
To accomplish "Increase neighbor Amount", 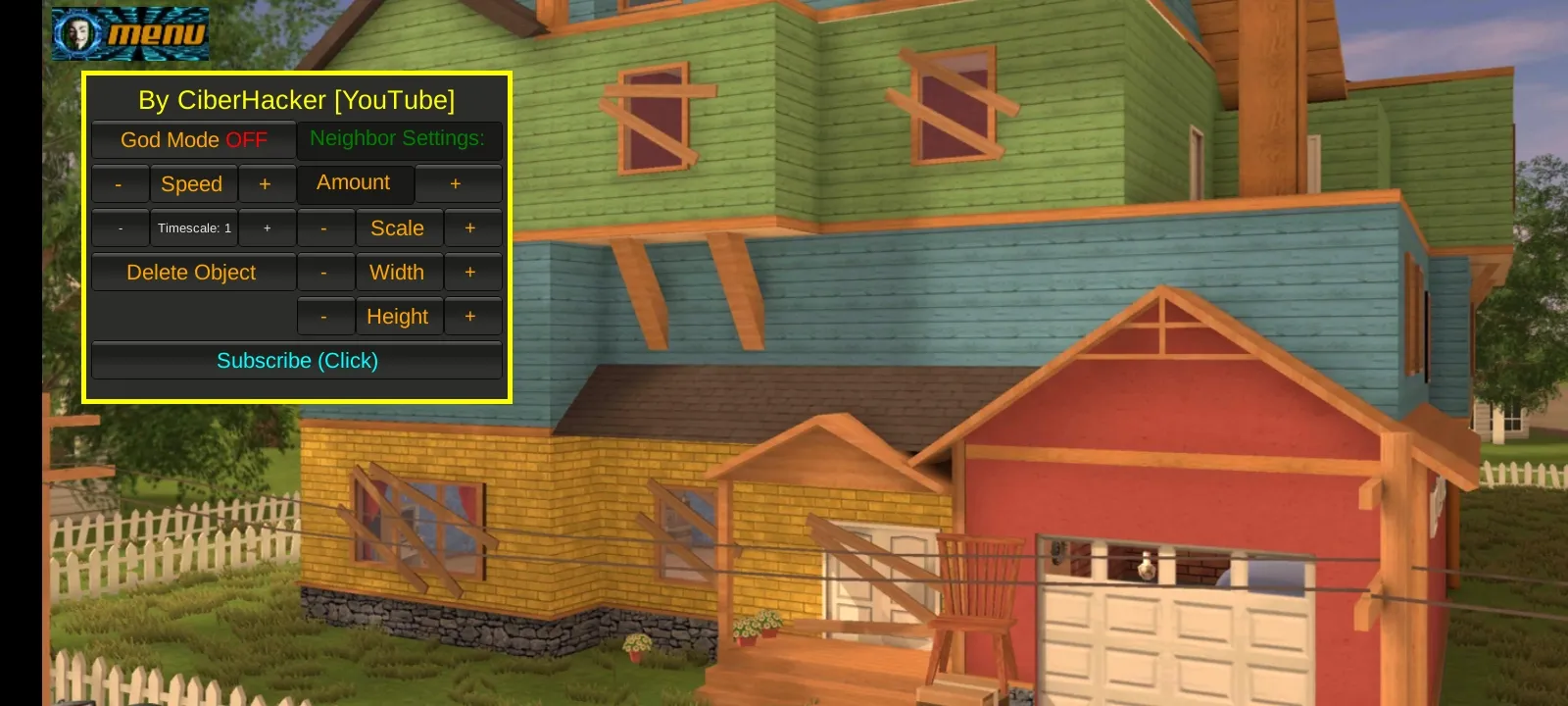I will pyautogui.click(x=455, y=183).
